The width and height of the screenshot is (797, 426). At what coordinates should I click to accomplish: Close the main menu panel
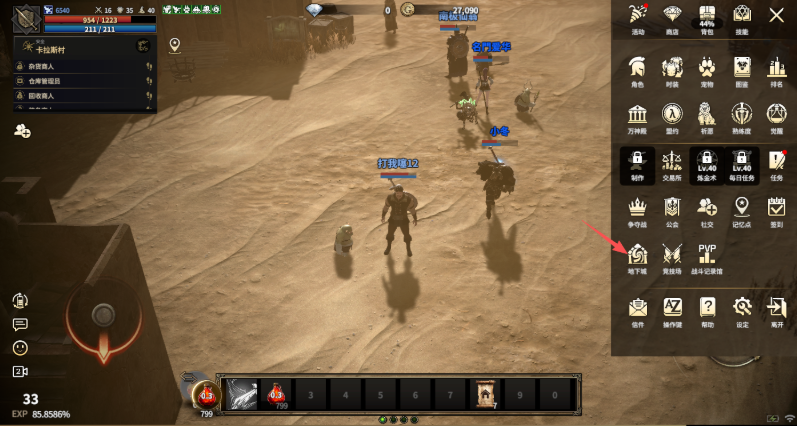776,15
